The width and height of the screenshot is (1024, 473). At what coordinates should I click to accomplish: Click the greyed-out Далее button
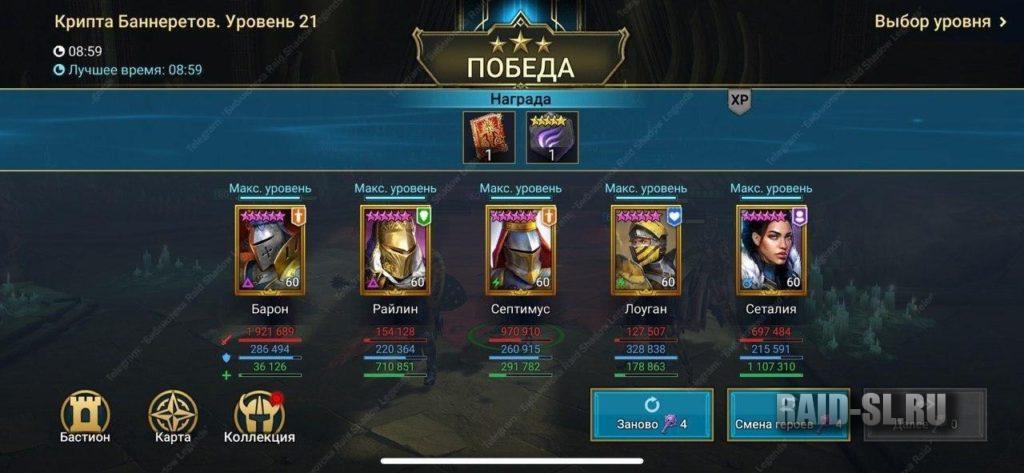click(x=925, y=414)
